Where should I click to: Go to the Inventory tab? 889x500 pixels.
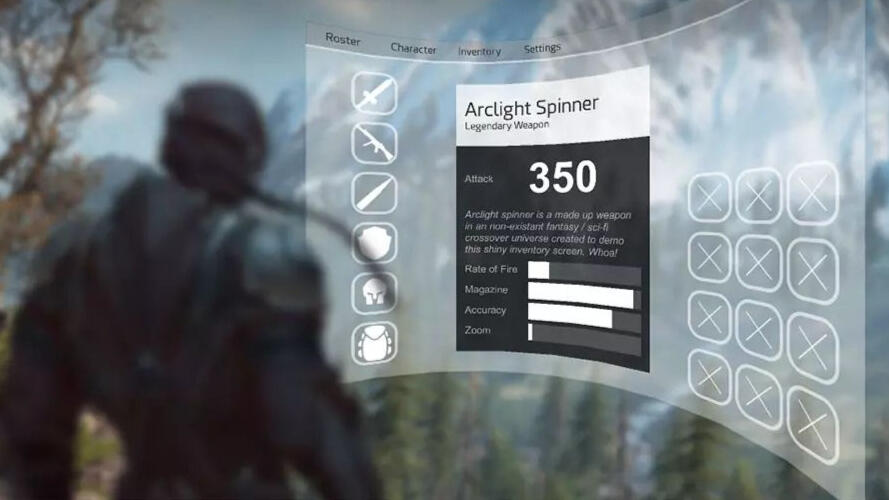point(479,51)
